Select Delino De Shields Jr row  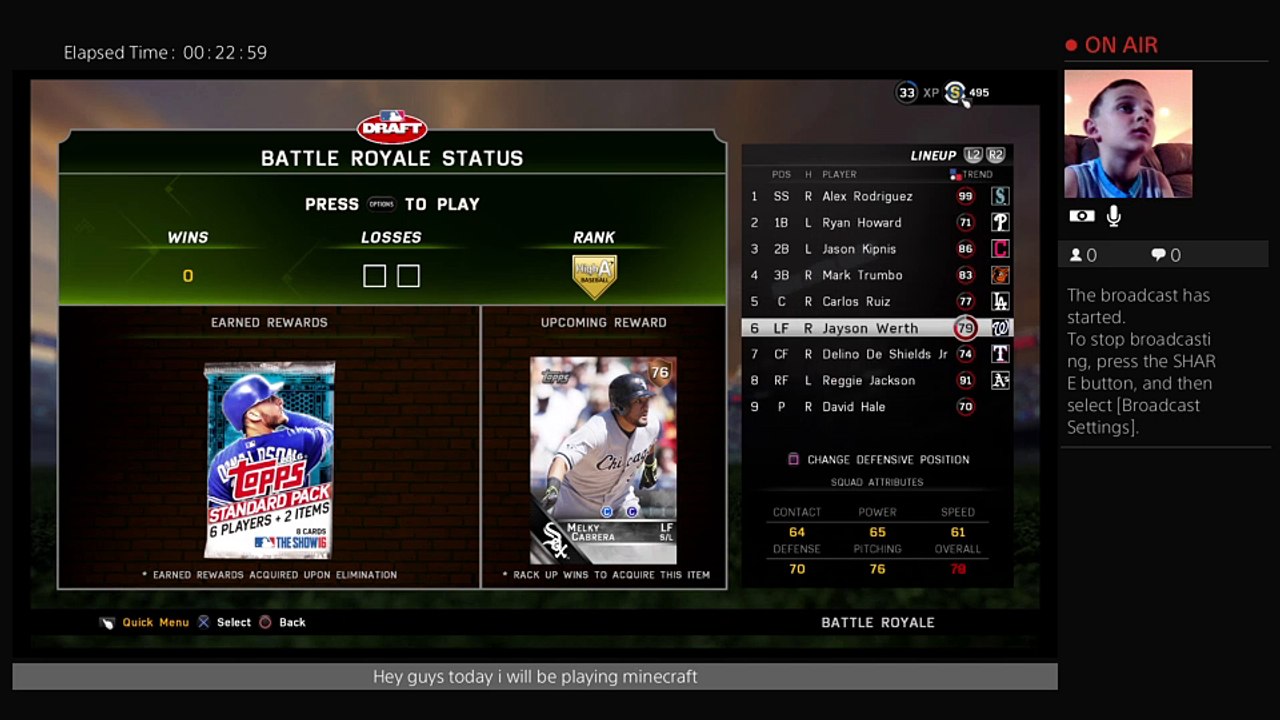884,354
